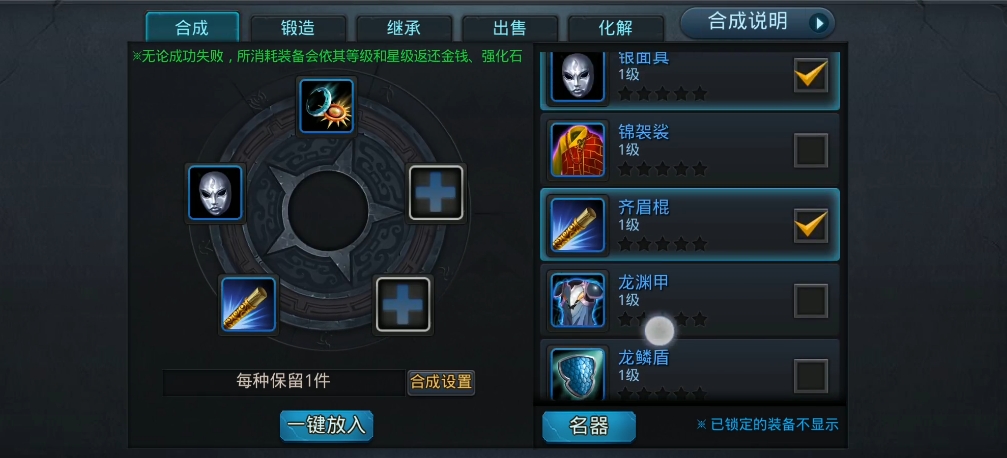The image size is (1007, 458).
Task: Select the 继承 tab
Action: 404,28
